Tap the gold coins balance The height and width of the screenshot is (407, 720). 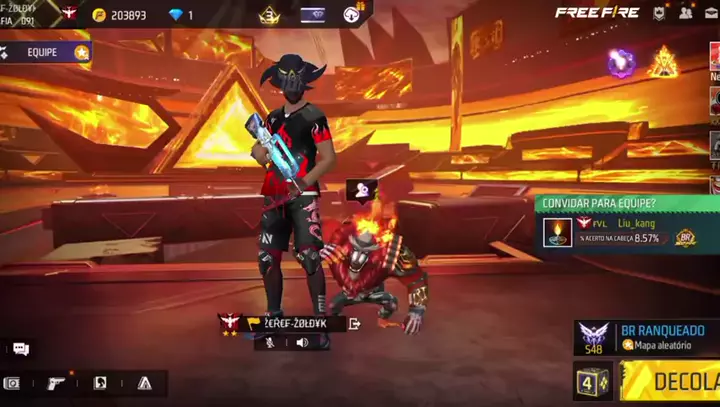118,15
